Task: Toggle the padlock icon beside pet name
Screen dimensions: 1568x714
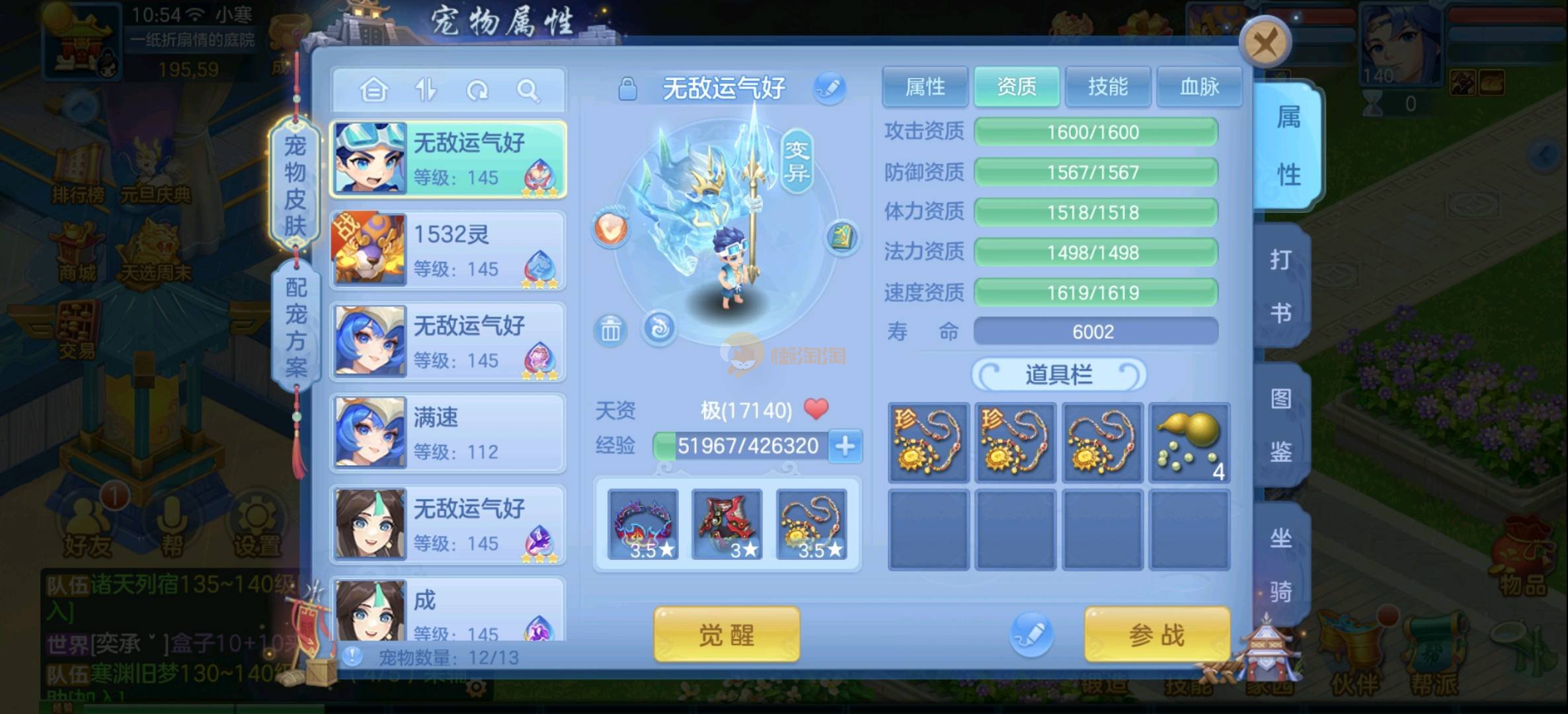Action: (627, 89)
